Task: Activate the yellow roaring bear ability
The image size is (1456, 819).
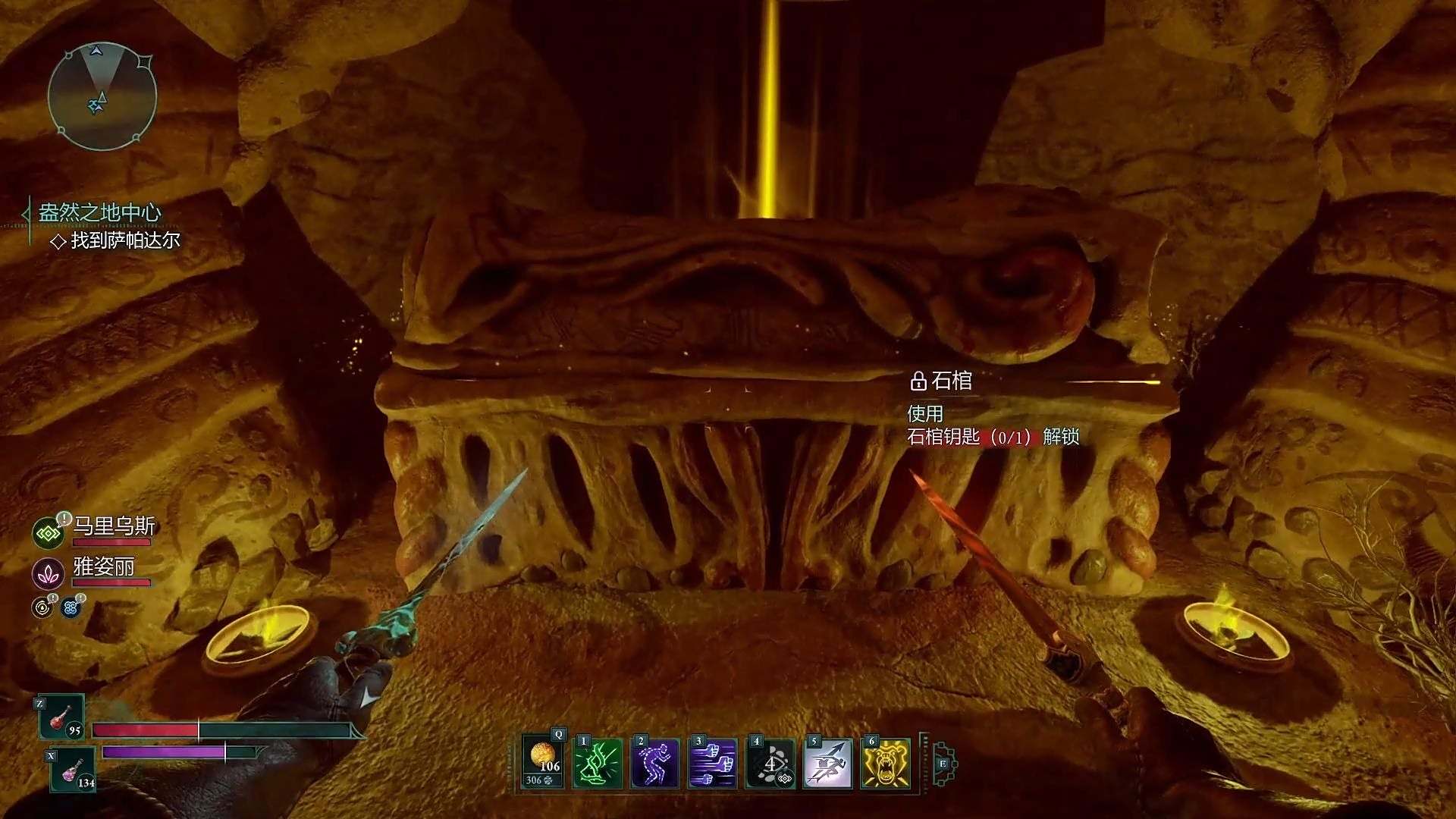Action: tap(886, 763)
